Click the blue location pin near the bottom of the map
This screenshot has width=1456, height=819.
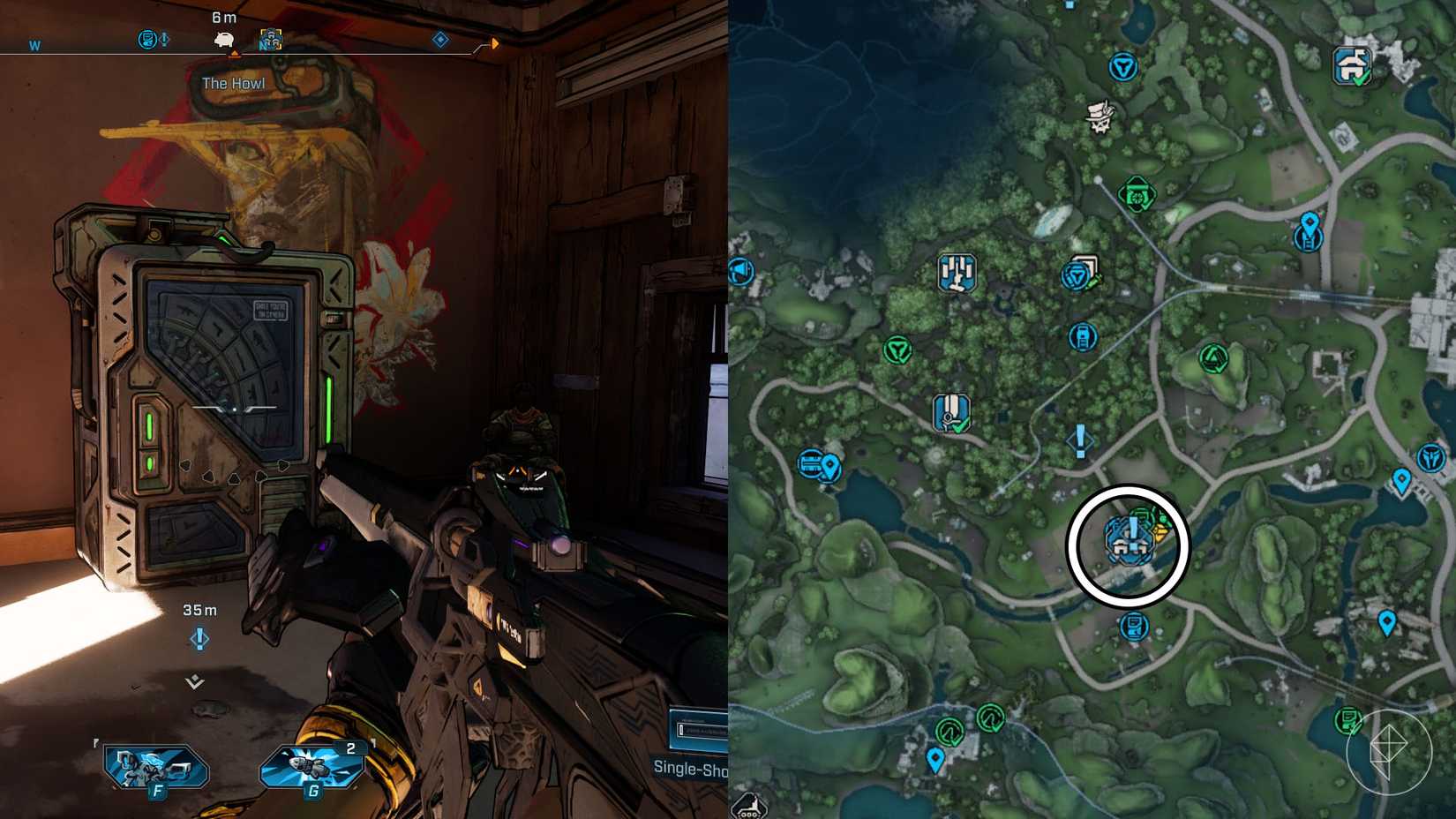click(x=937, y=756)
